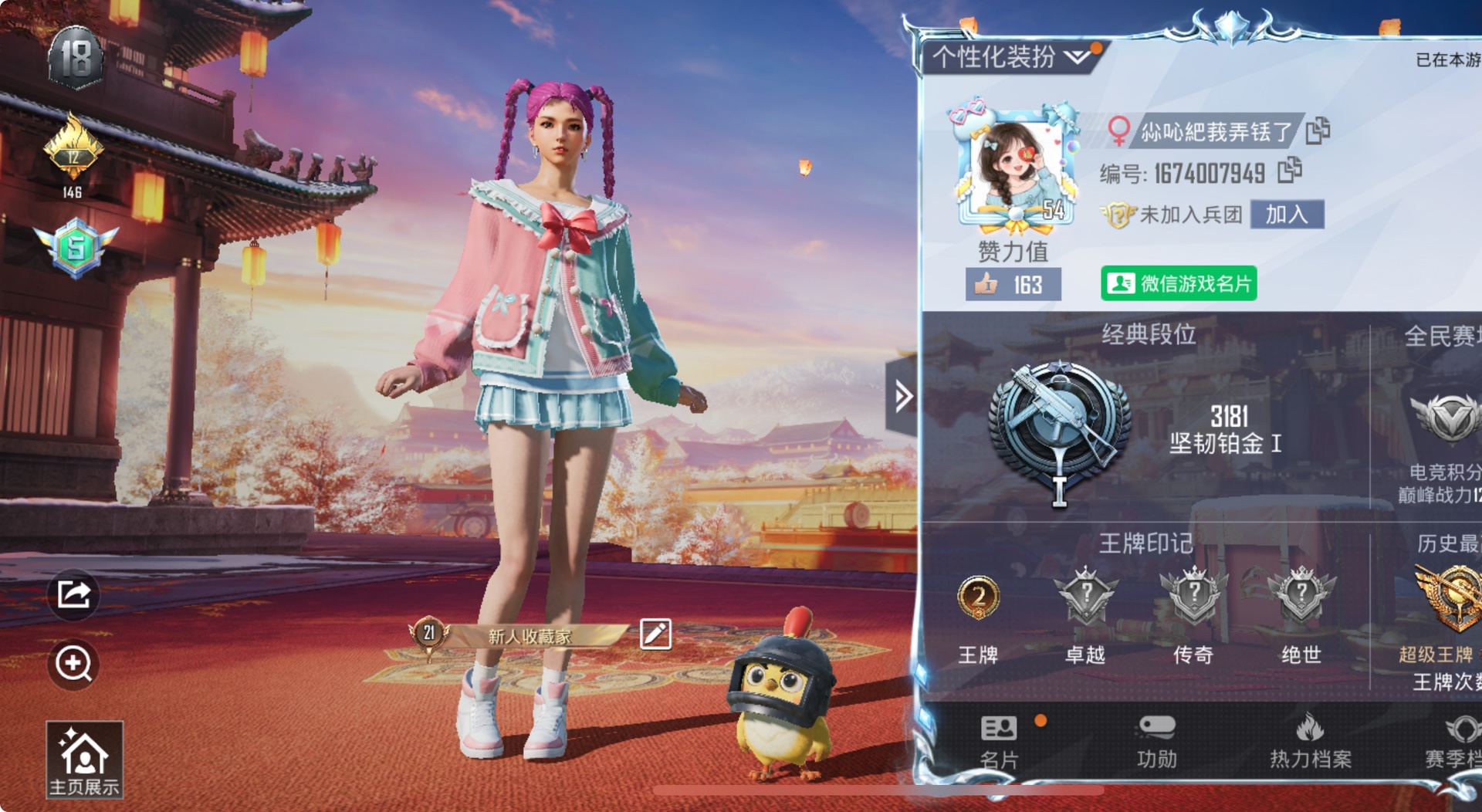Open the 微信游戏名片 card
The height and width of the screenshot is (812, 1482).
pyautogui.click(x=1179, y=284)
